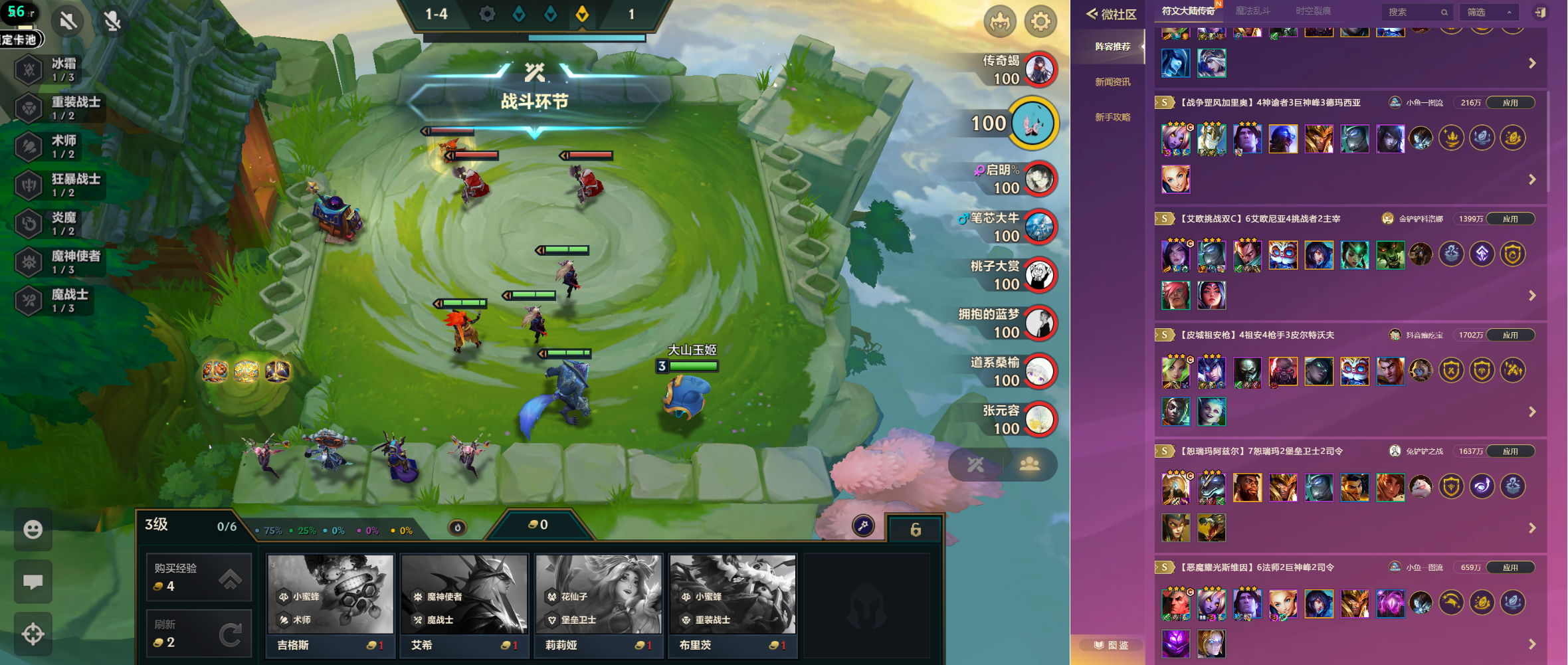Refresh the shop for 2 gold
This screenshot has height=665, width=1568.
(199, 633)
